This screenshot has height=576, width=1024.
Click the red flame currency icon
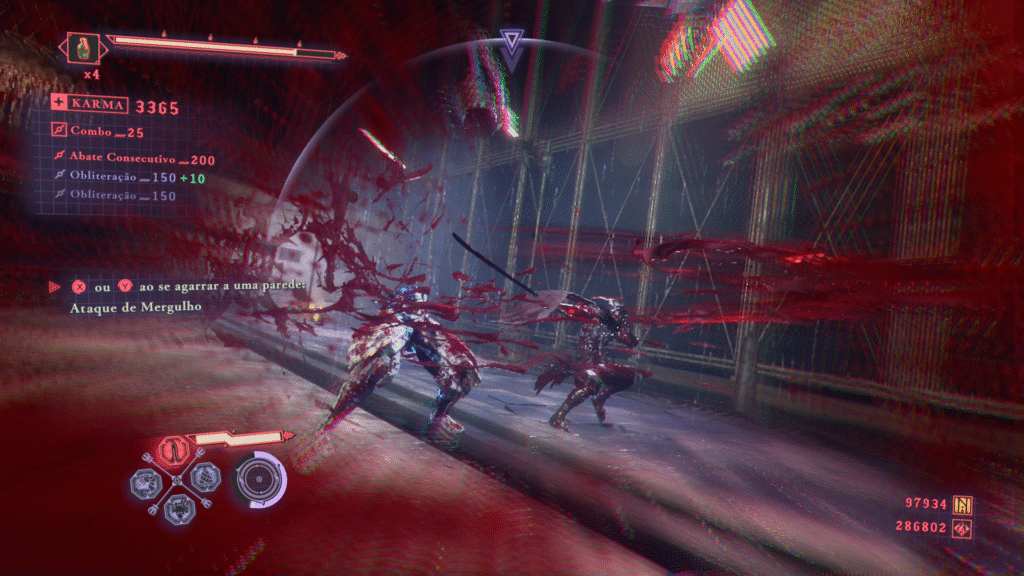[x=964, y=526]
